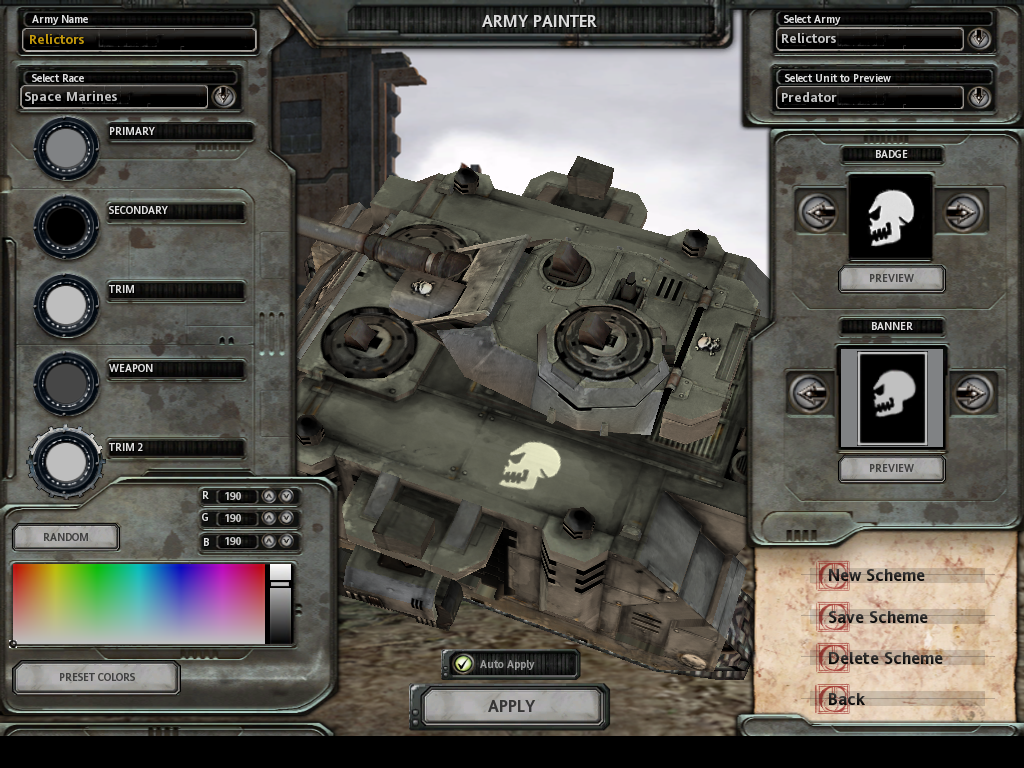1024x768 pixels.
Task: Create a New Scheme
Action: coord(876,575)
